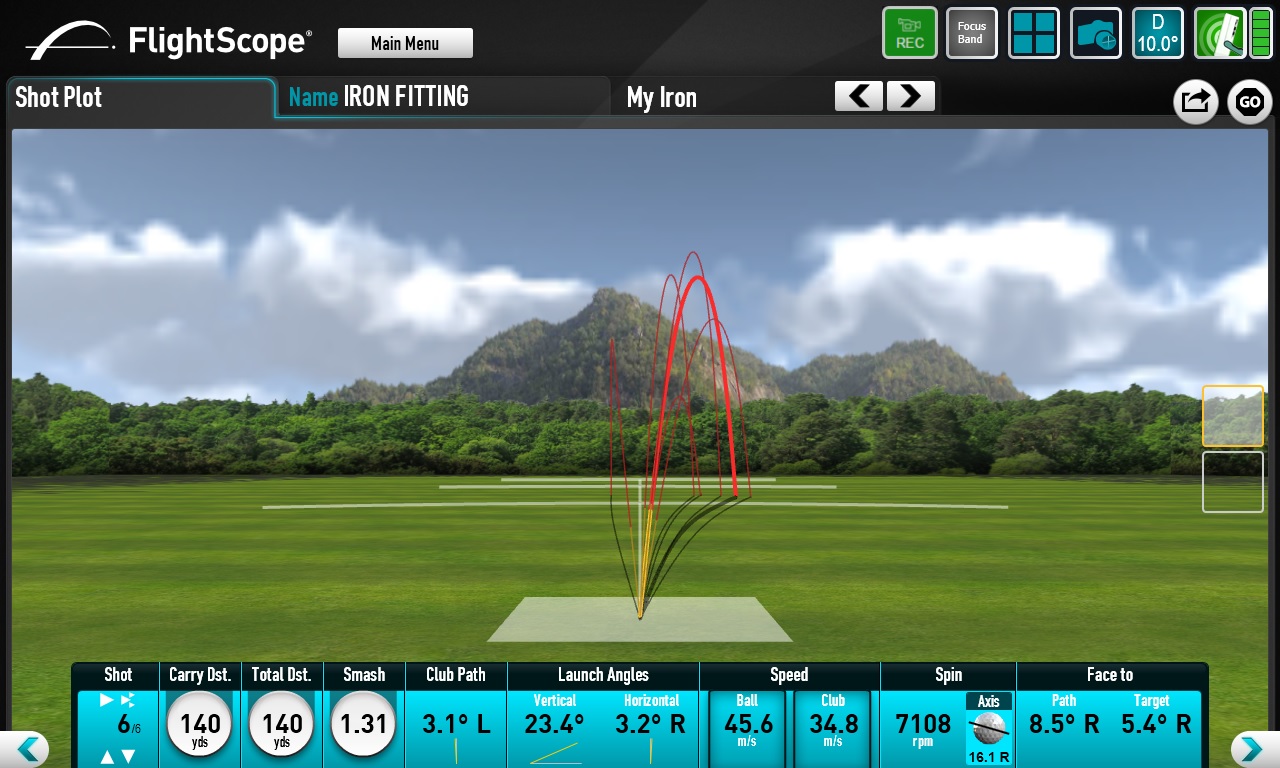1280x768 pixels.
Task: Click the GO button
Action: [x=1249, y=101]
